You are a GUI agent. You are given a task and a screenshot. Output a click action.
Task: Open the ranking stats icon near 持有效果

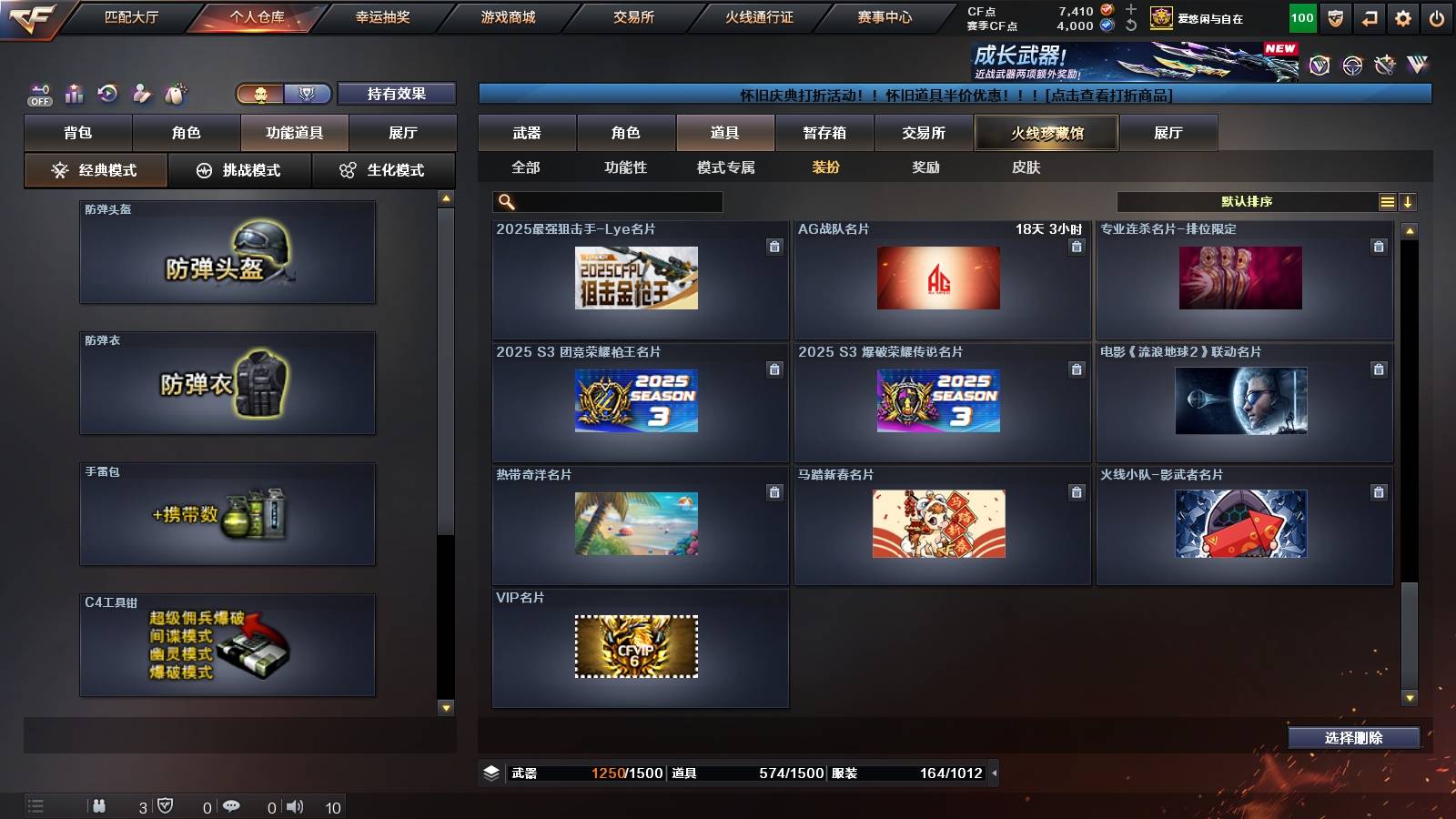75,94
